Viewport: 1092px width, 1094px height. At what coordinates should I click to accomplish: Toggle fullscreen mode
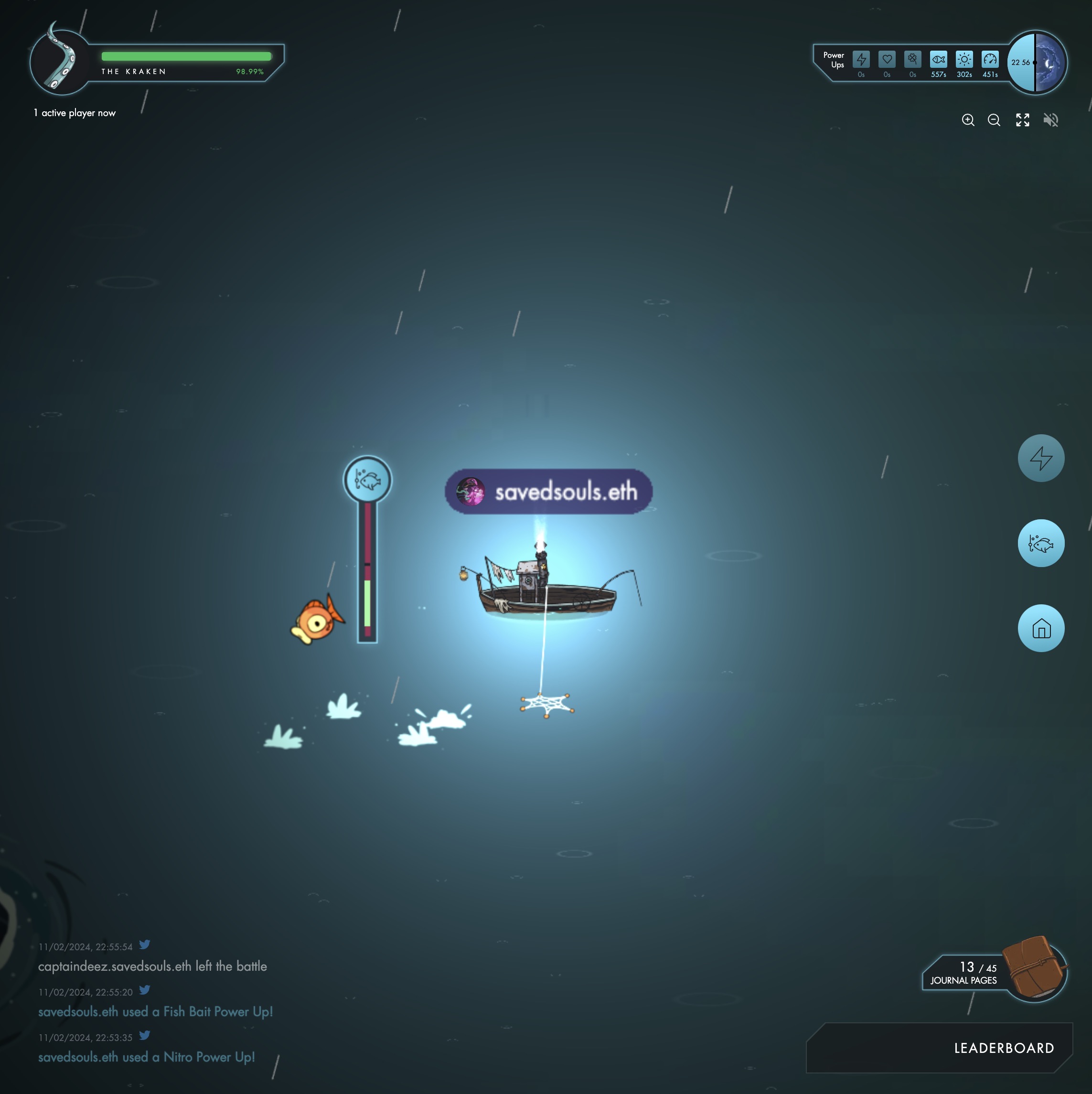click(x=1022, y=120)
